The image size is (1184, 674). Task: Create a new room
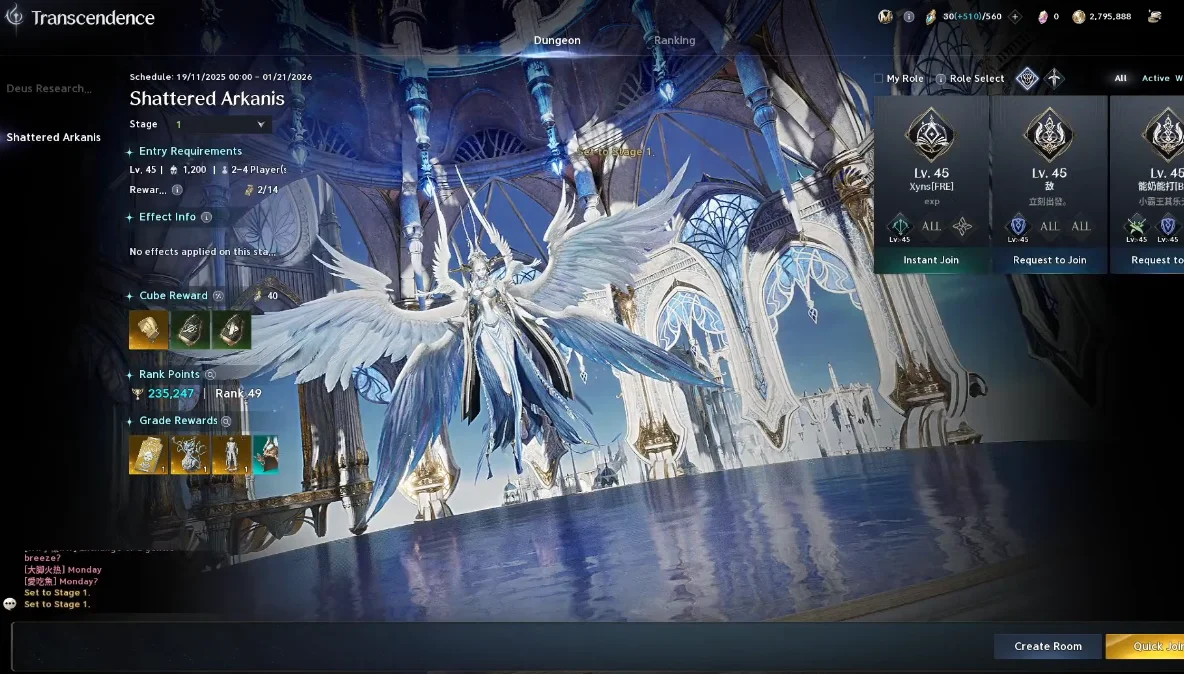point(1047,647)
